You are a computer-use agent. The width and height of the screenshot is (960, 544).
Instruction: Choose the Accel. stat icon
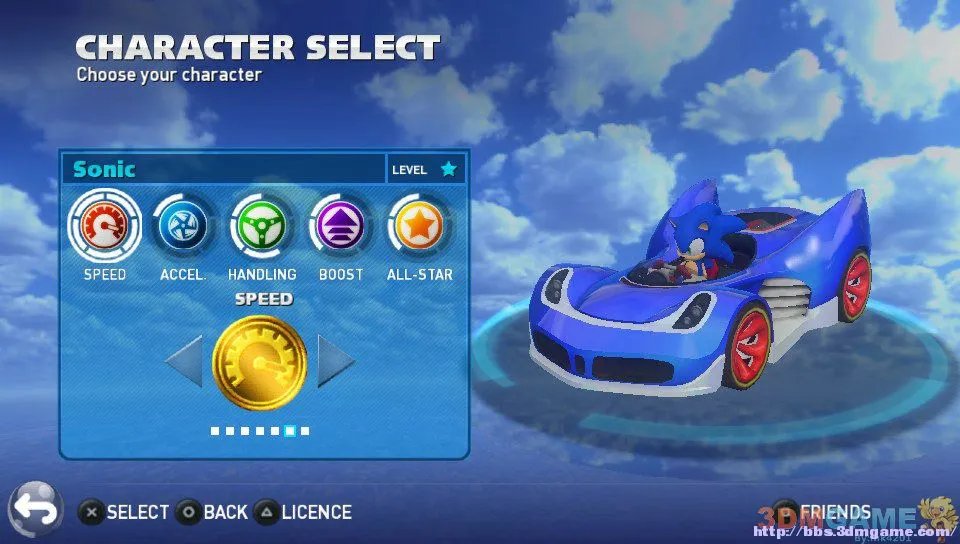[x=183, y=225]
